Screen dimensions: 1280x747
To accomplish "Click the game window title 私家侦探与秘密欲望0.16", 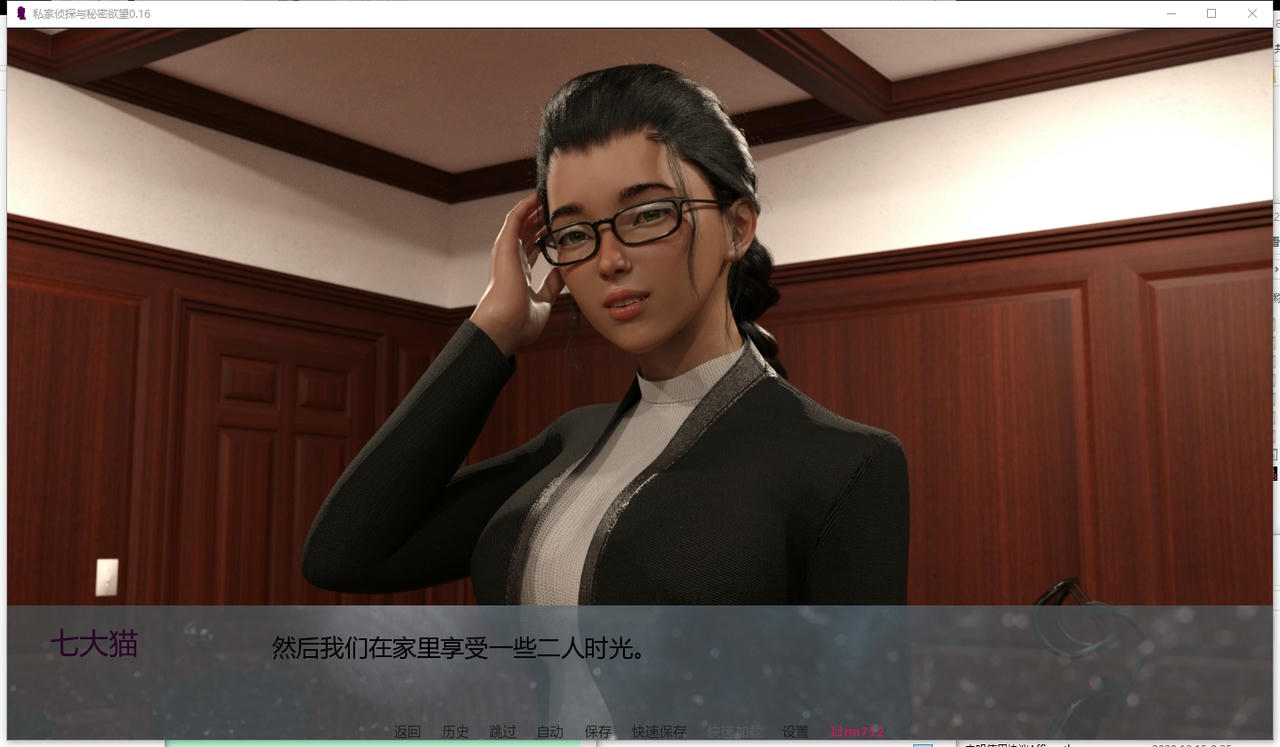I will [90, 14].
